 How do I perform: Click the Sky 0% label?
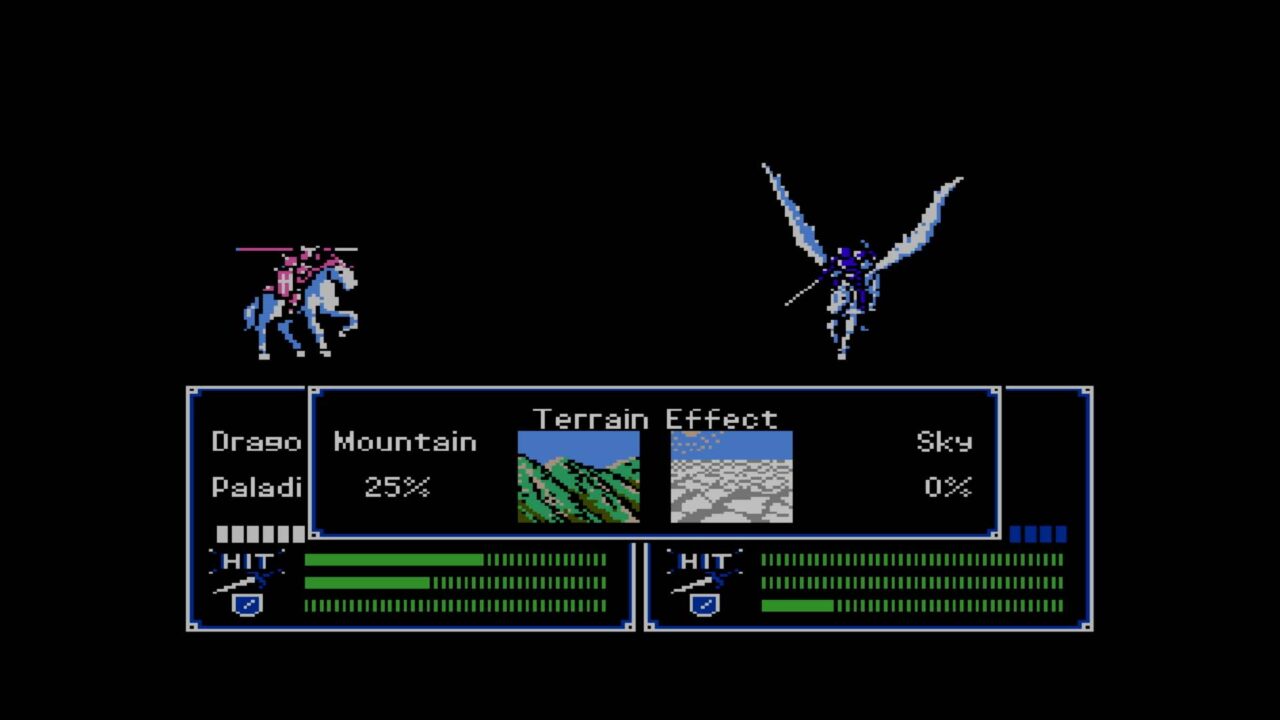[x=946, y=488]
